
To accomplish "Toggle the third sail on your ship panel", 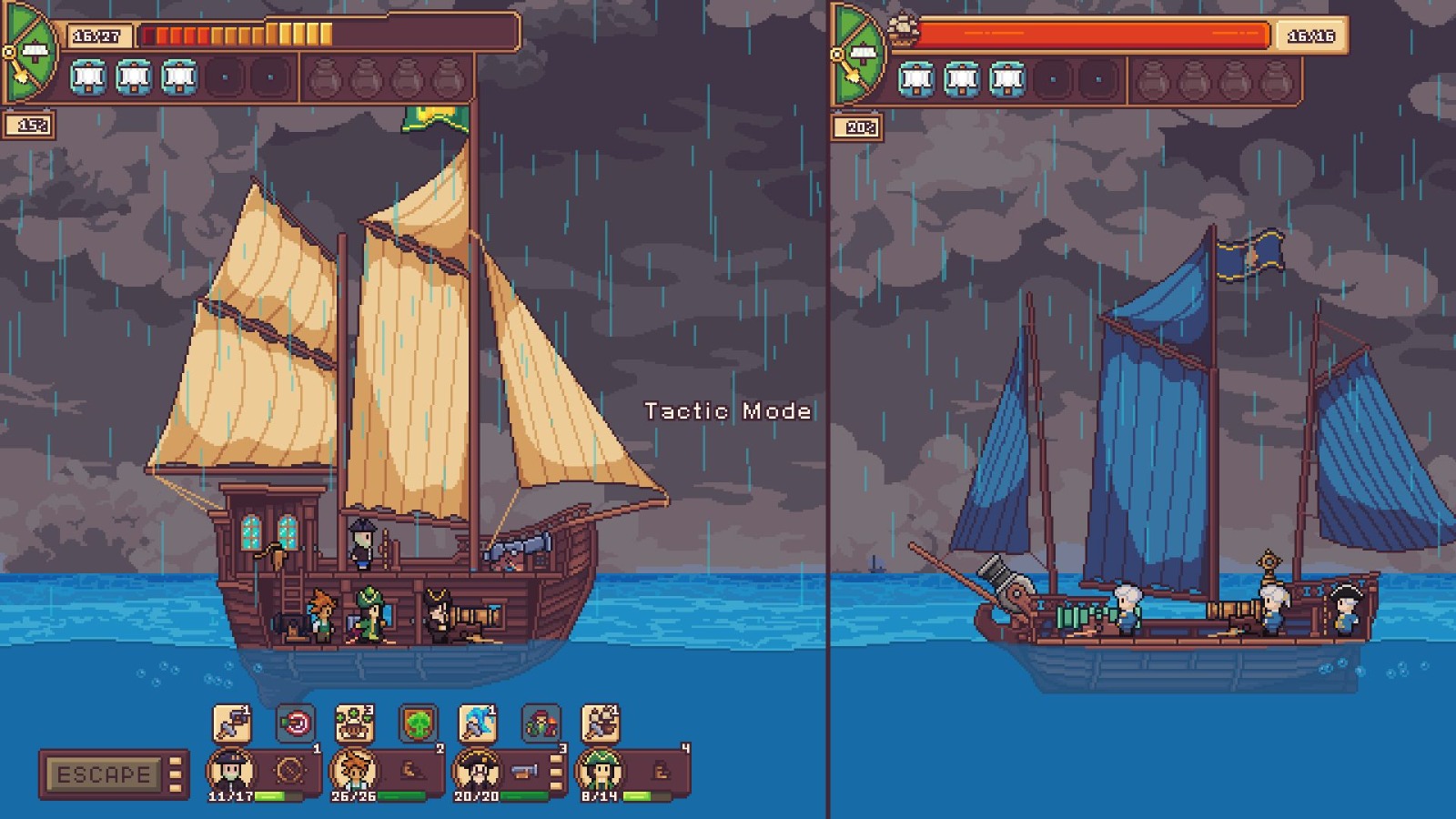I will 179,76.
